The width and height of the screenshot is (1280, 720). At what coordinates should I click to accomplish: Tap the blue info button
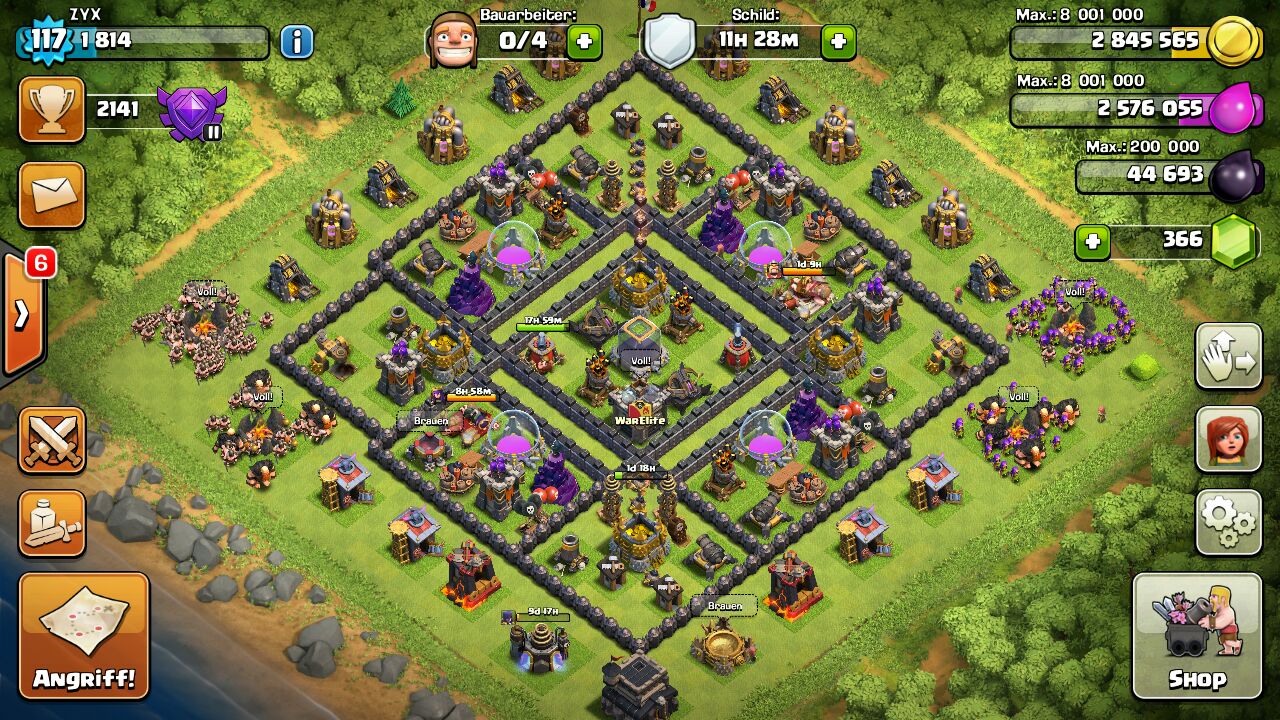click(x=296, y=42)
